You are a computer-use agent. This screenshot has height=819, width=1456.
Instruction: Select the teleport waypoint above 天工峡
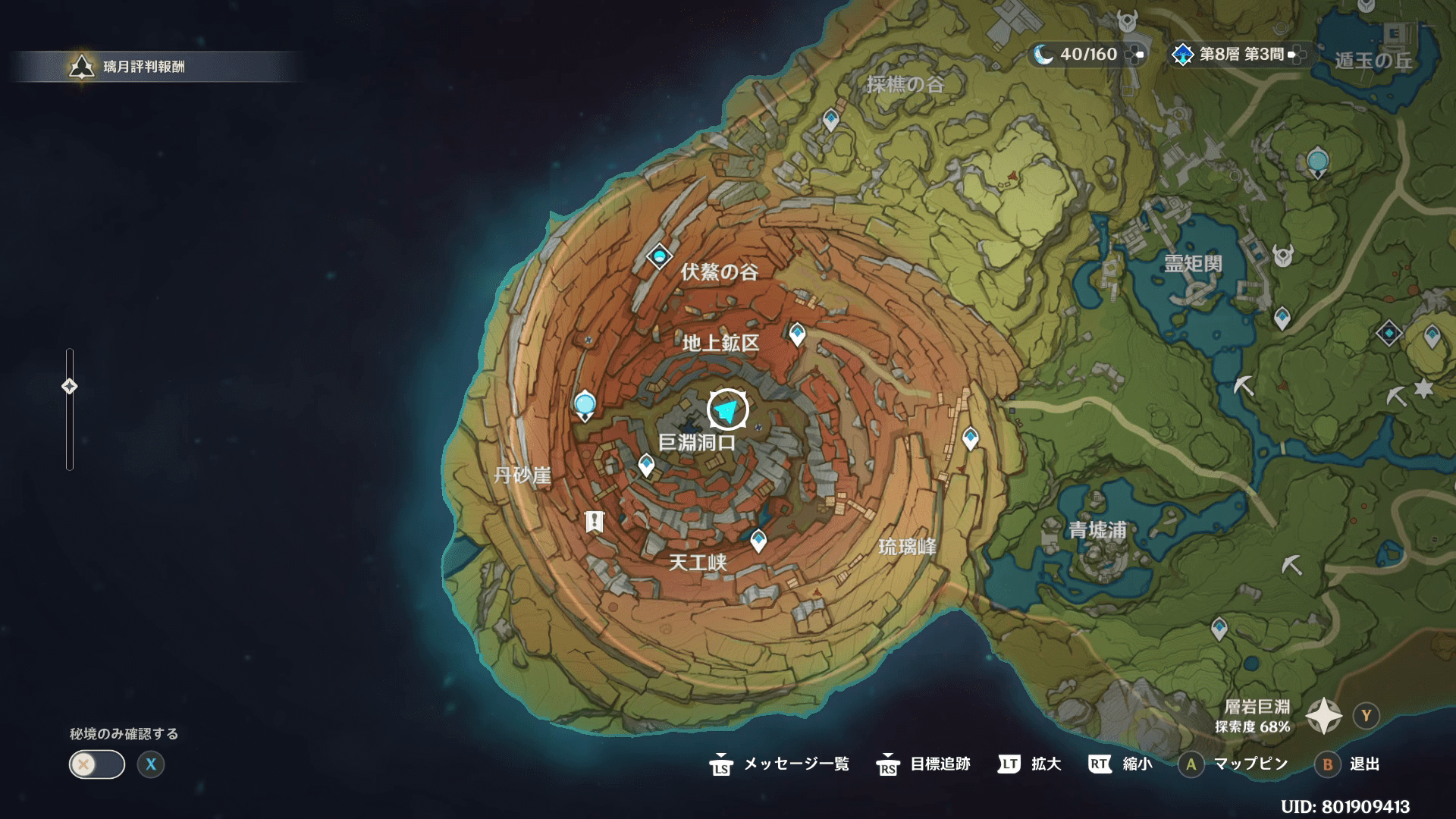click(x=758, y=541)
